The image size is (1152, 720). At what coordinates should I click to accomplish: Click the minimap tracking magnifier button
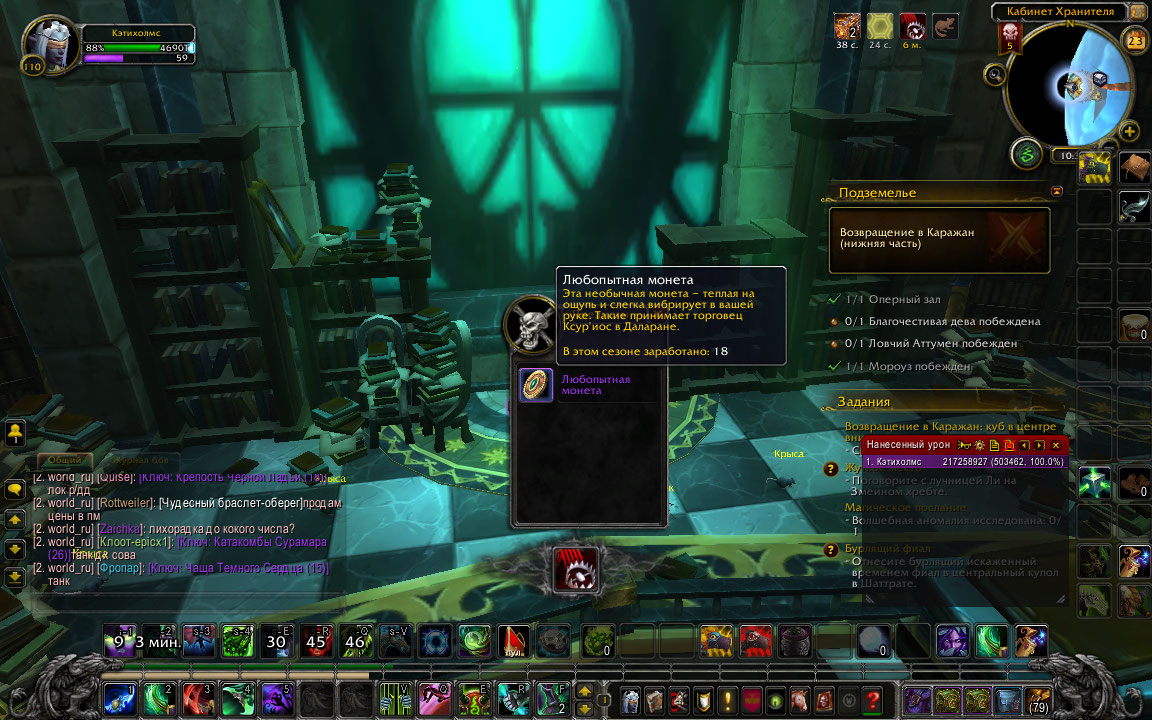994,73
